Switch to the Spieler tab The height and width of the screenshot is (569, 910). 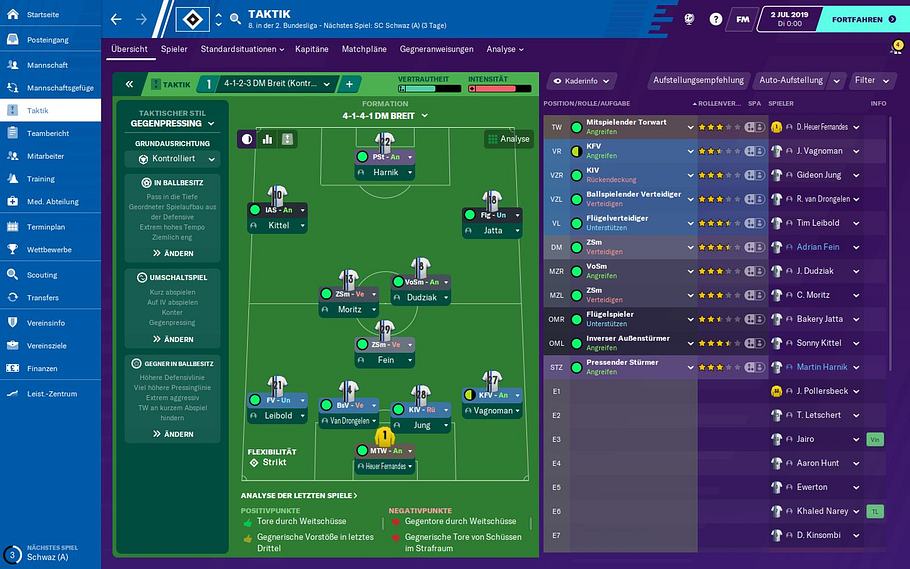pyautogui.click(x=174, y=49)
